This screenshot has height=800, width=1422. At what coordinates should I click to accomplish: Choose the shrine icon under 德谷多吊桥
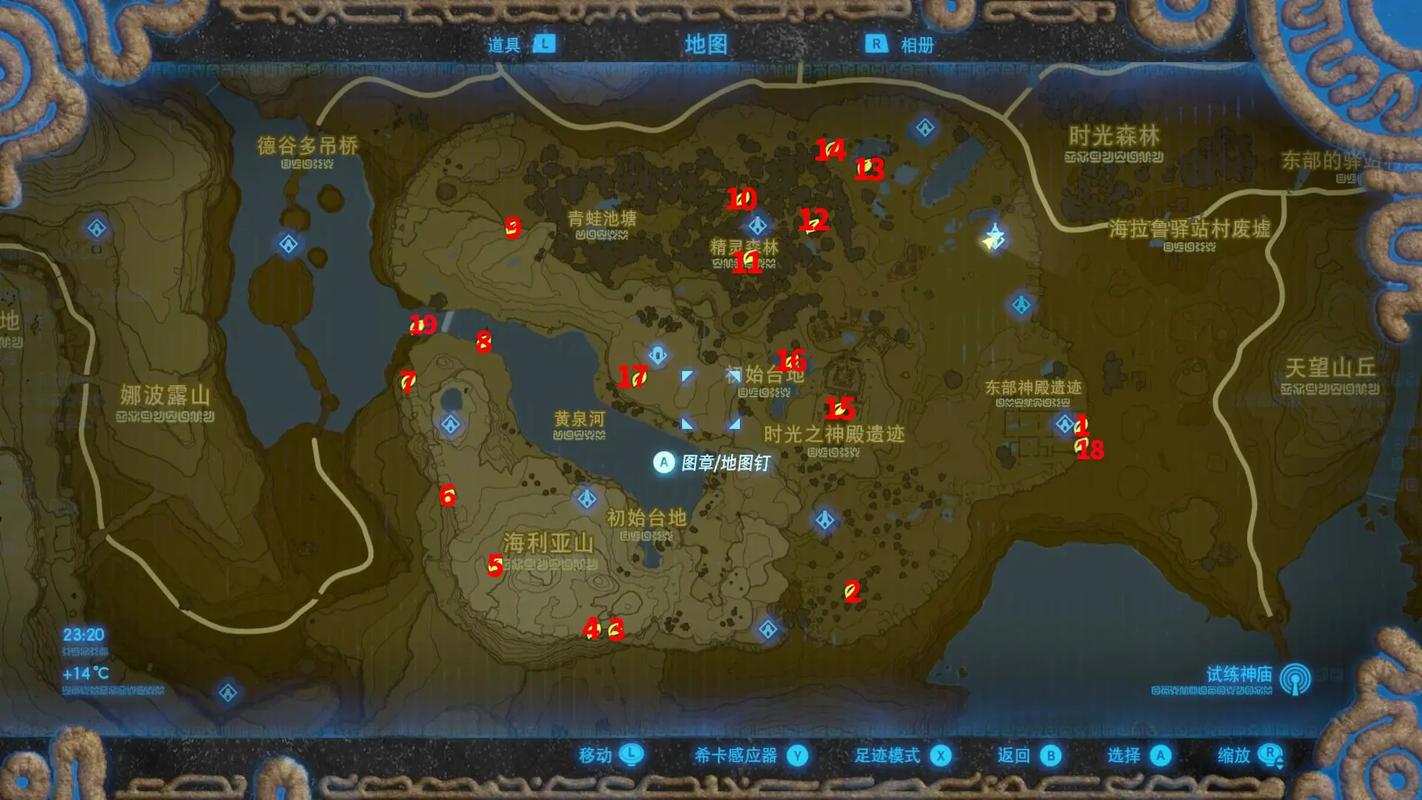289,244
